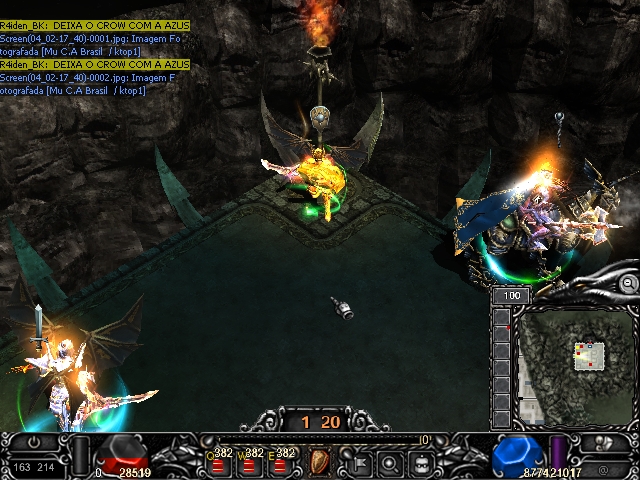Open the helmet face icon button
Viewport: 640px width, 480px height.
coord(422,463)
